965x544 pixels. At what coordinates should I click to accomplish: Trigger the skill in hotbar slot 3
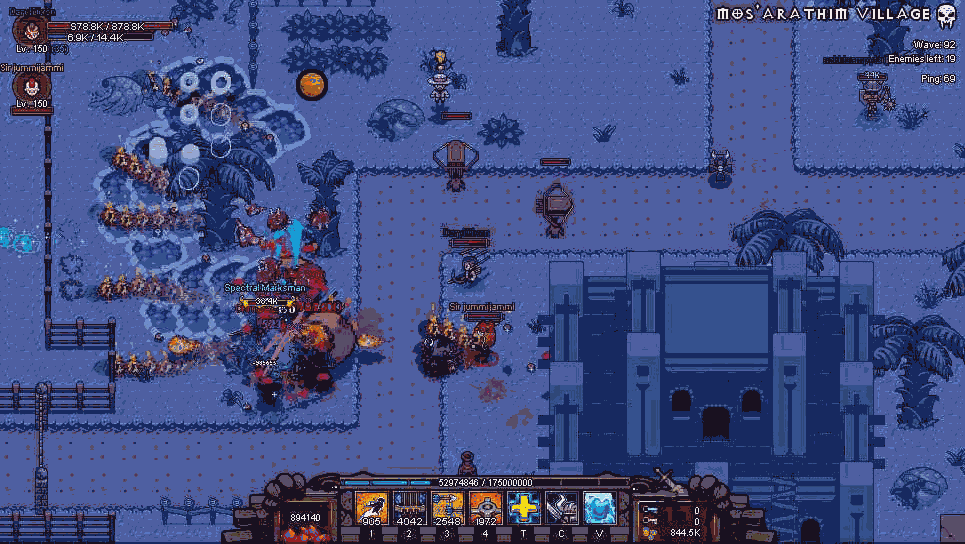[x=448, y=509]
